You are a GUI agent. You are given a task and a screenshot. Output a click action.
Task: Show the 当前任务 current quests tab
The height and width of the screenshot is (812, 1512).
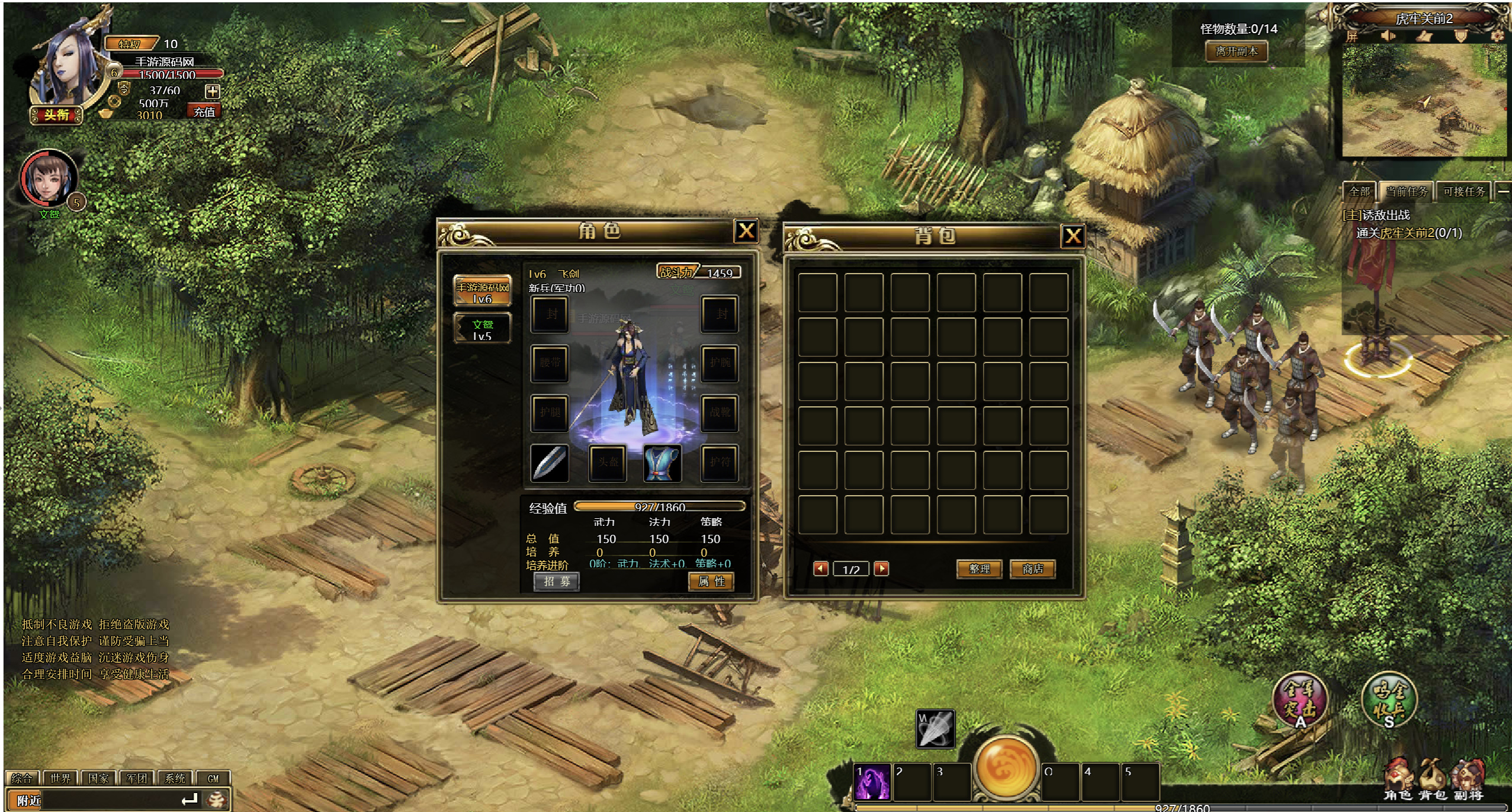[x=1406, y=191]
